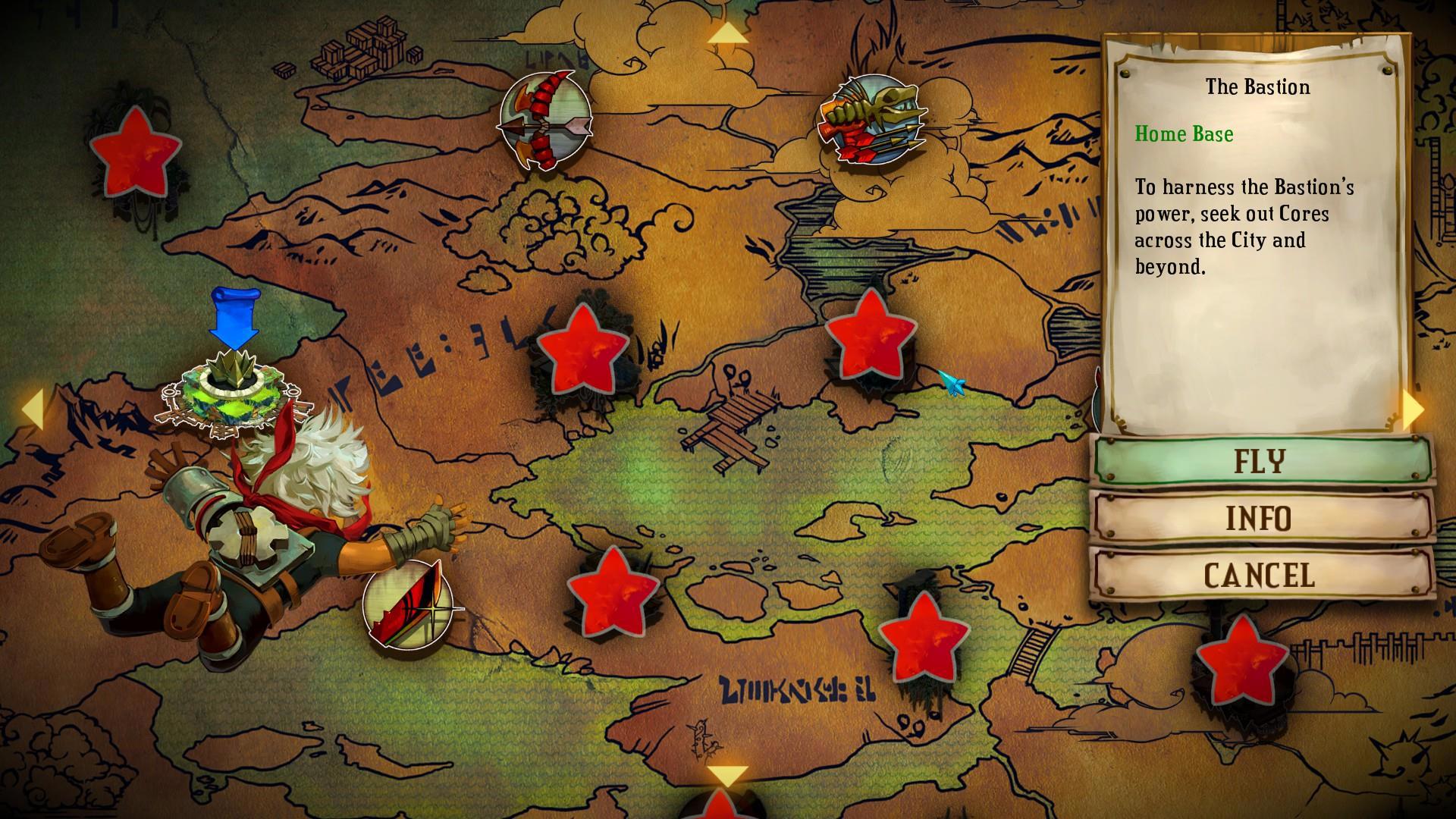
Task: Open the INFO panel for The Bastion
Action: 1261,519
